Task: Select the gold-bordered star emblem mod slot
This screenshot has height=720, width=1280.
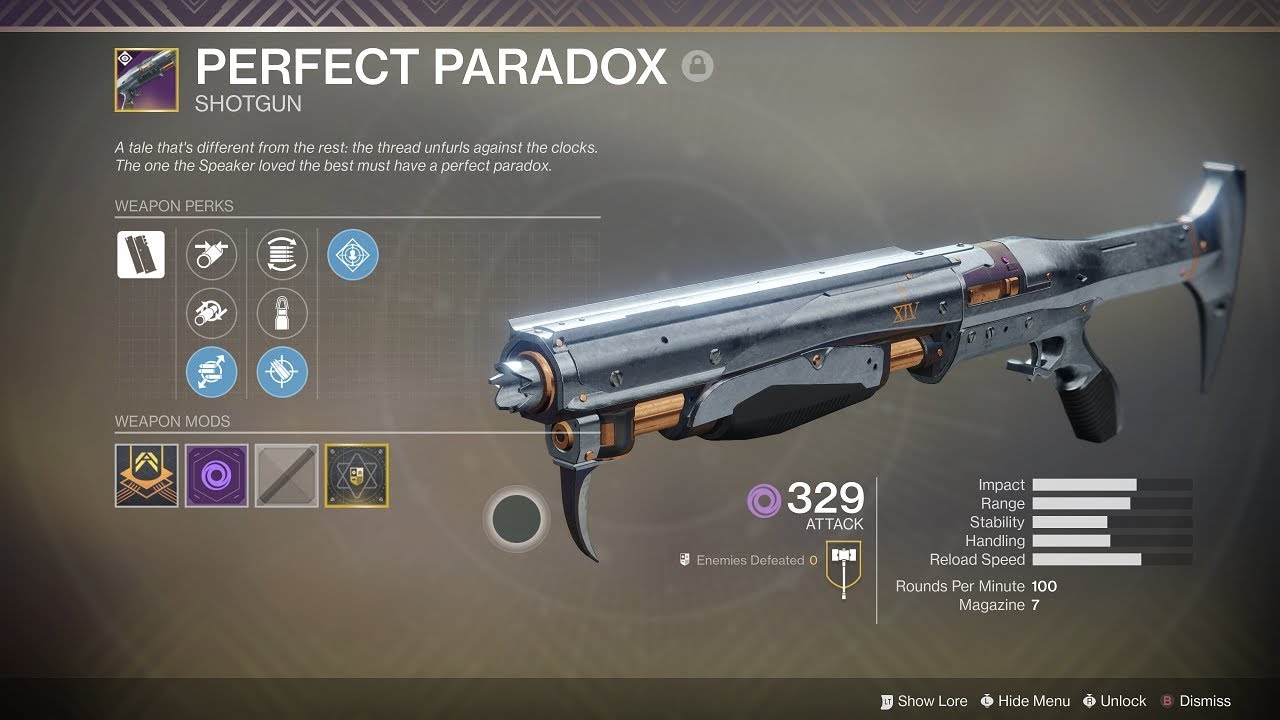Action: pyautogui.click(x=357, y=476)
